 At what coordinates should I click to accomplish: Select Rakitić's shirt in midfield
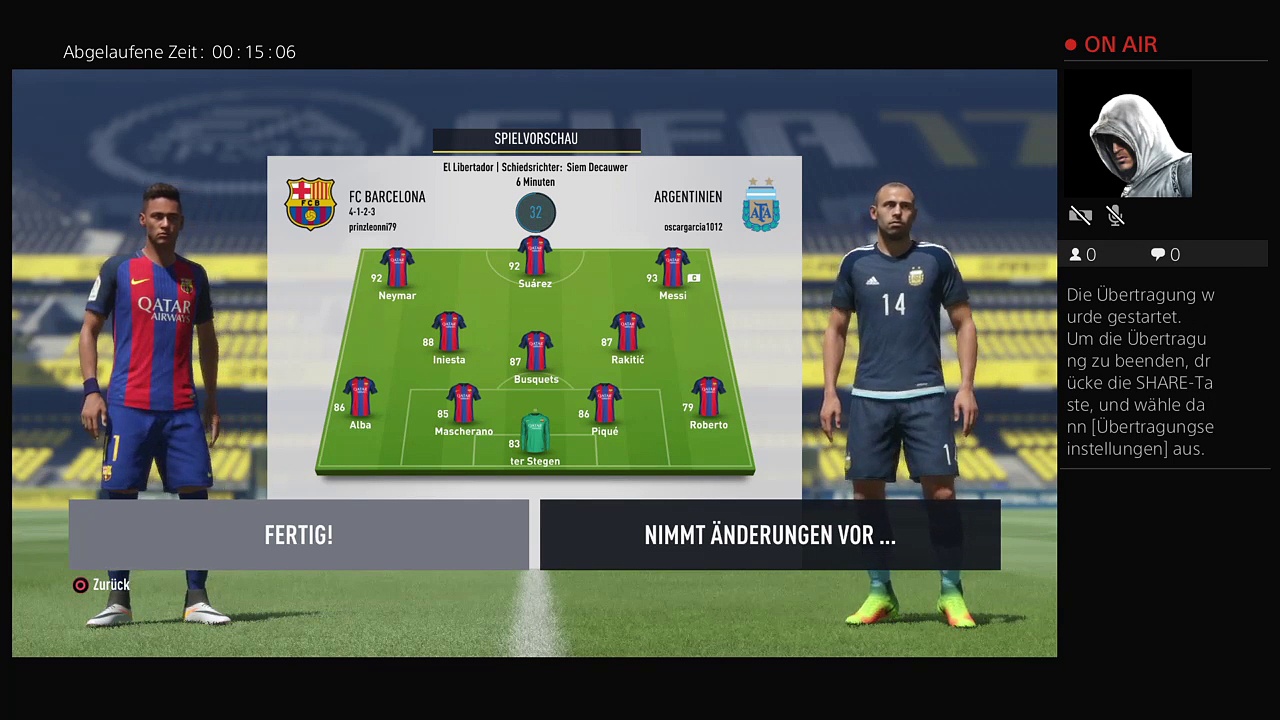pos(627,332)
